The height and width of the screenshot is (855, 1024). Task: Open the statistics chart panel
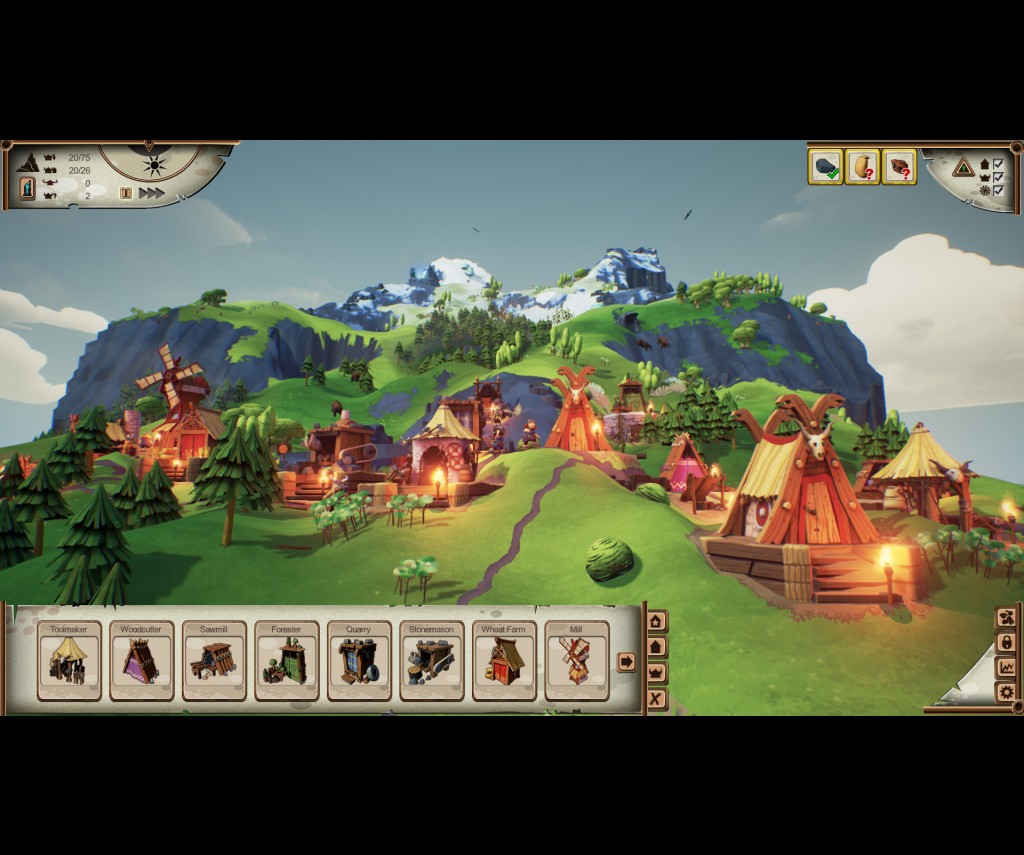click(1006, 667)
